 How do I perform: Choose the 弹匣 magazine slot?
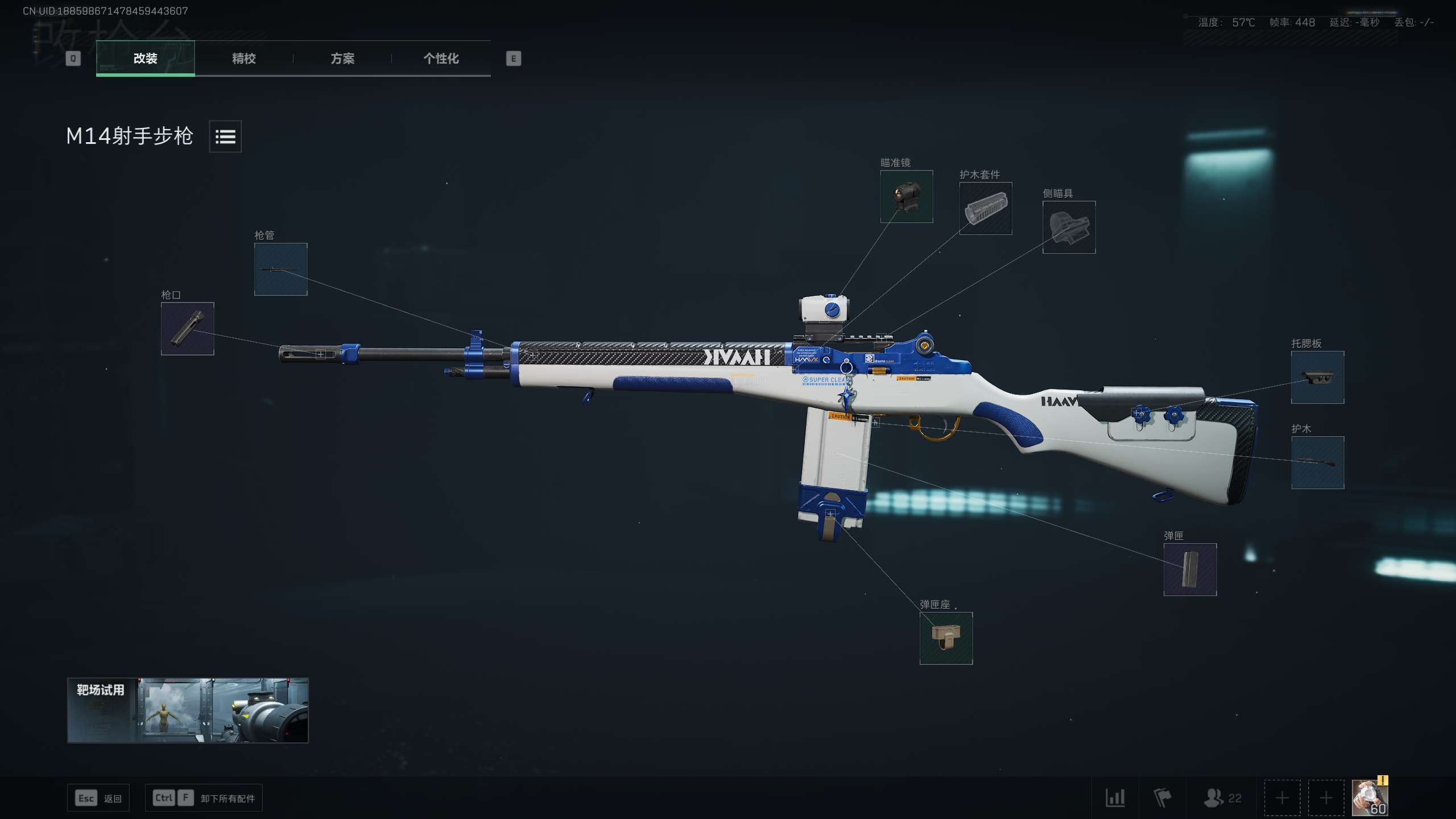[1190, 569]
